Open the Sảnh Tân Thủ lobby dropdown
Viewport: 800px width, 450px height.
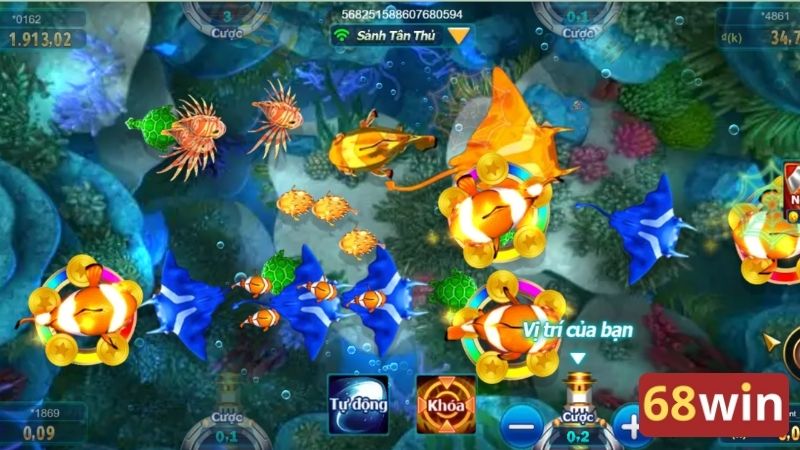458,35
